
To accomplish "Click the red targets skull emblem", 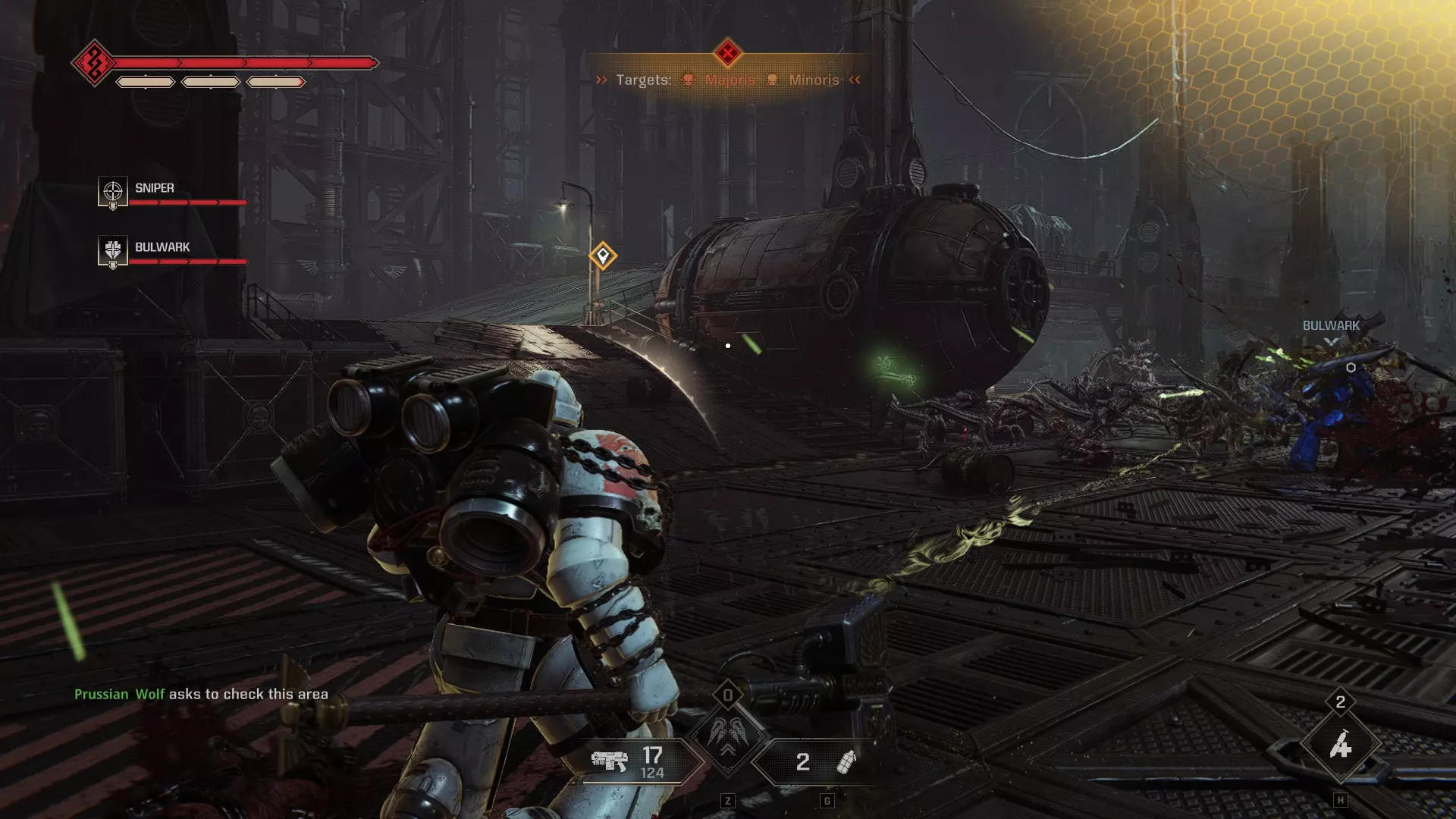I will point(727,53).
